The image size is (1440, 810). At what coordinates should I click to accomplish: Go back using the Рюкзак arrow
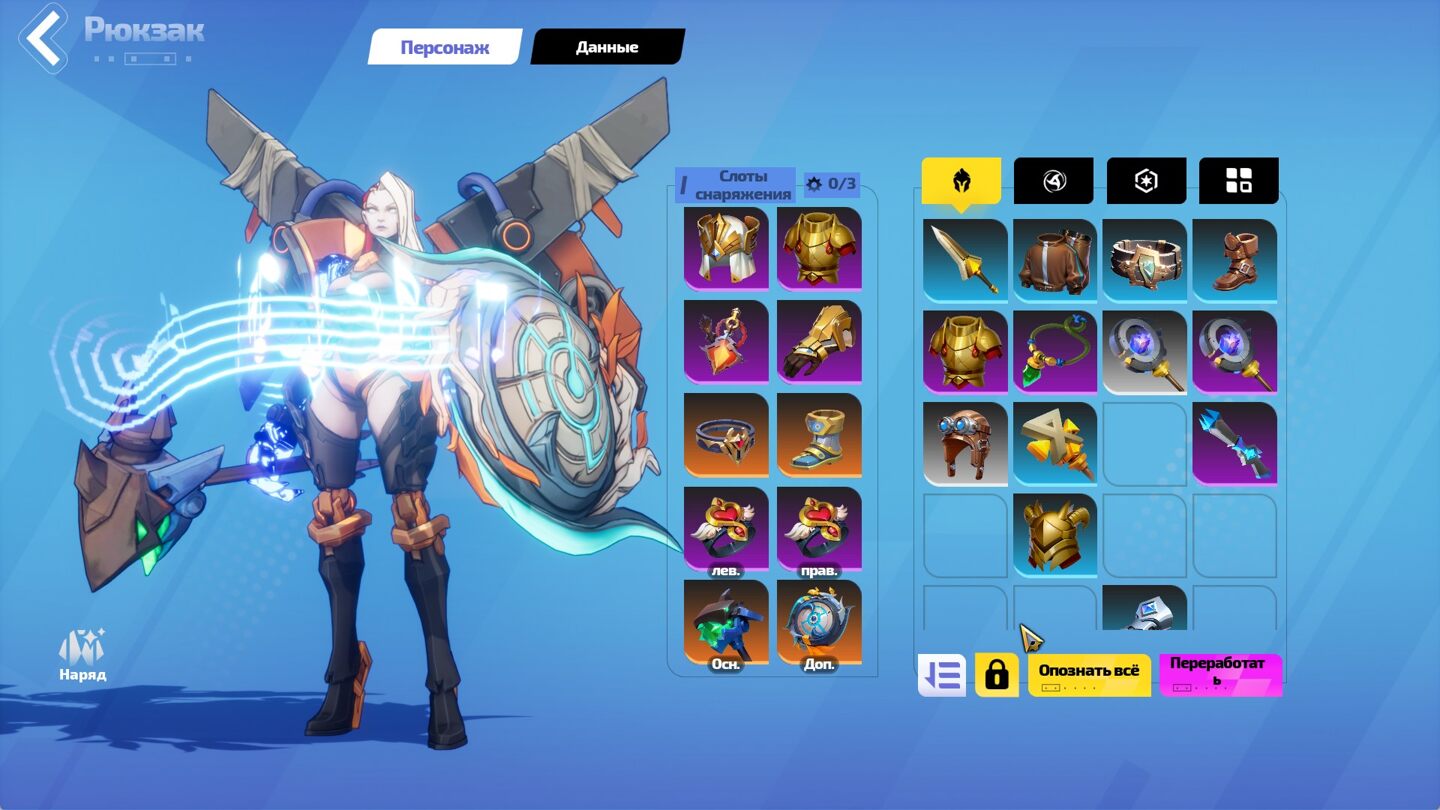pos(42,38)
